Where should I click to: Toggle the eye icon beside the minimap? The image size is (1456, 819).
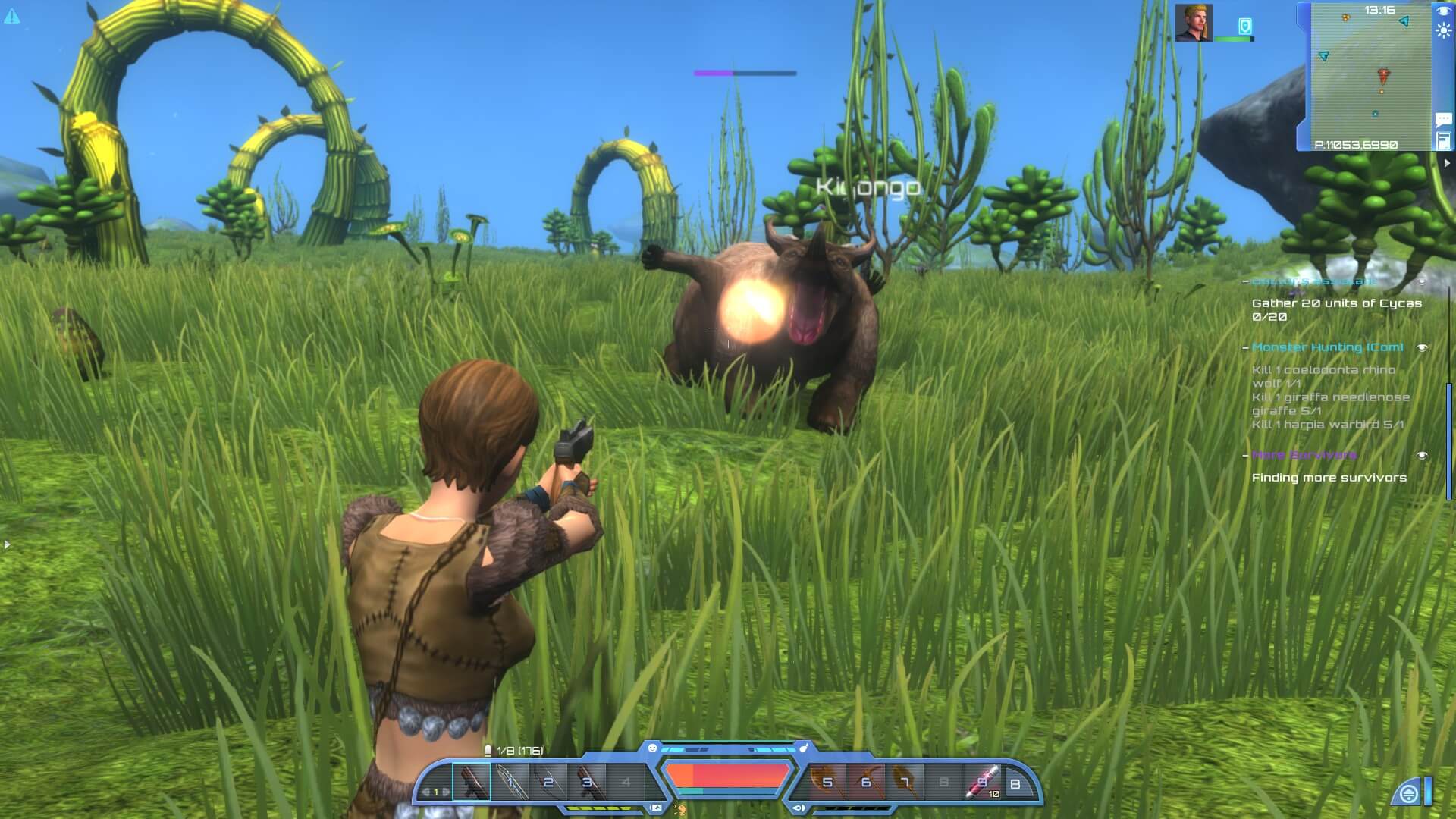1442,11
